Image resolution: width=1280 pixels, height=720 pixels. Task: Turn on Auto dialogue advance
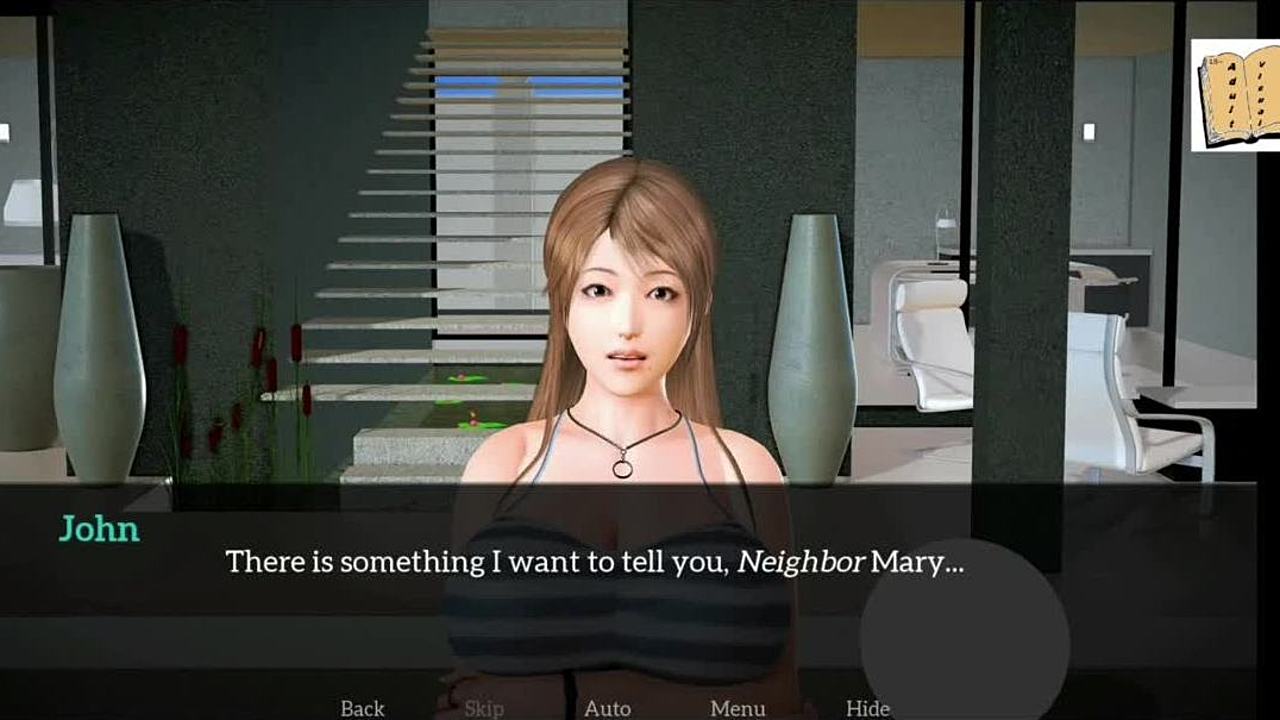607,708
